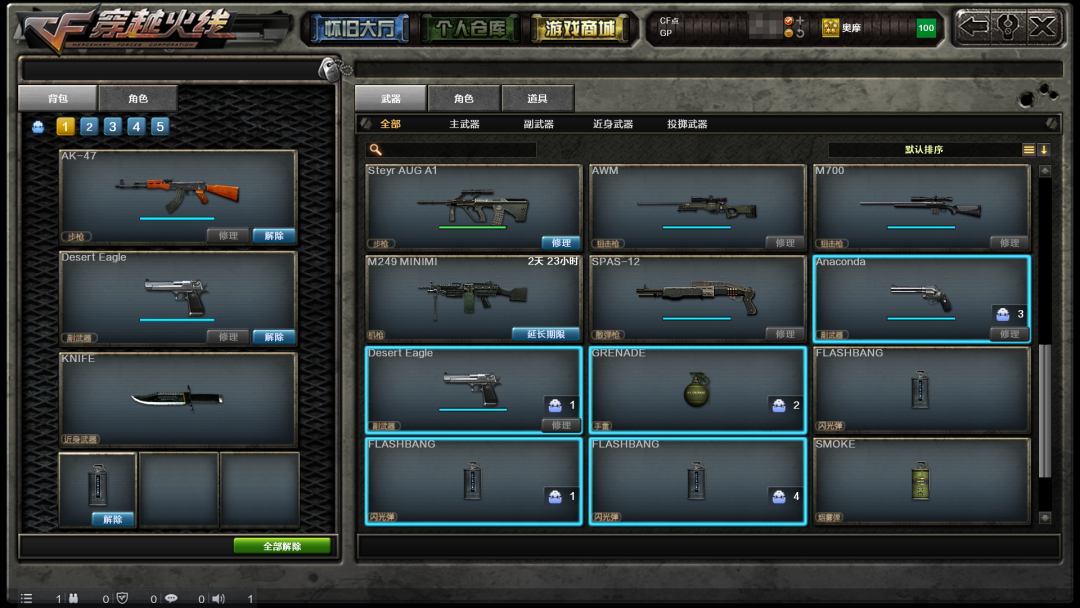The width and height of the screenshot is (1080, 608).
Task: Show 副武器 secondary weapons category
Action: click(538, 124)
